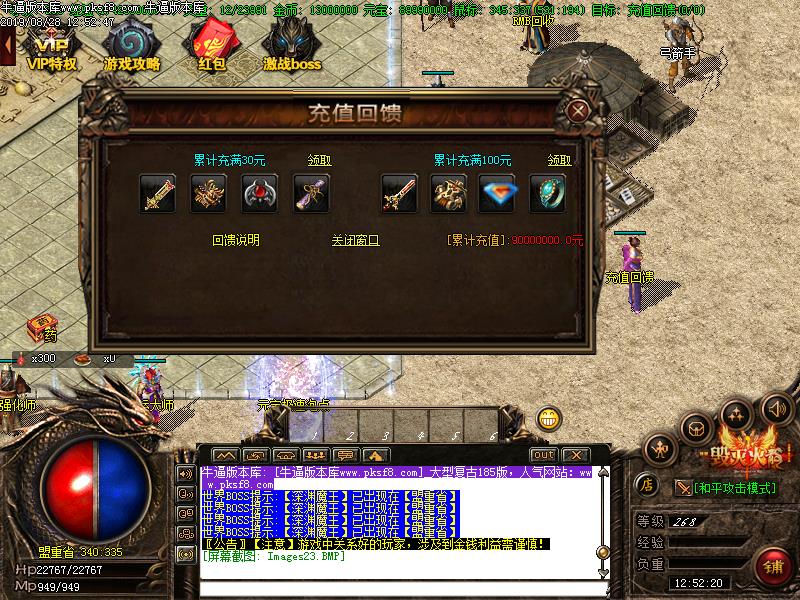Viewport: 800px width, 600px height.
Task: Click the chat panel's out button
Action: click(x=543, y=455)
